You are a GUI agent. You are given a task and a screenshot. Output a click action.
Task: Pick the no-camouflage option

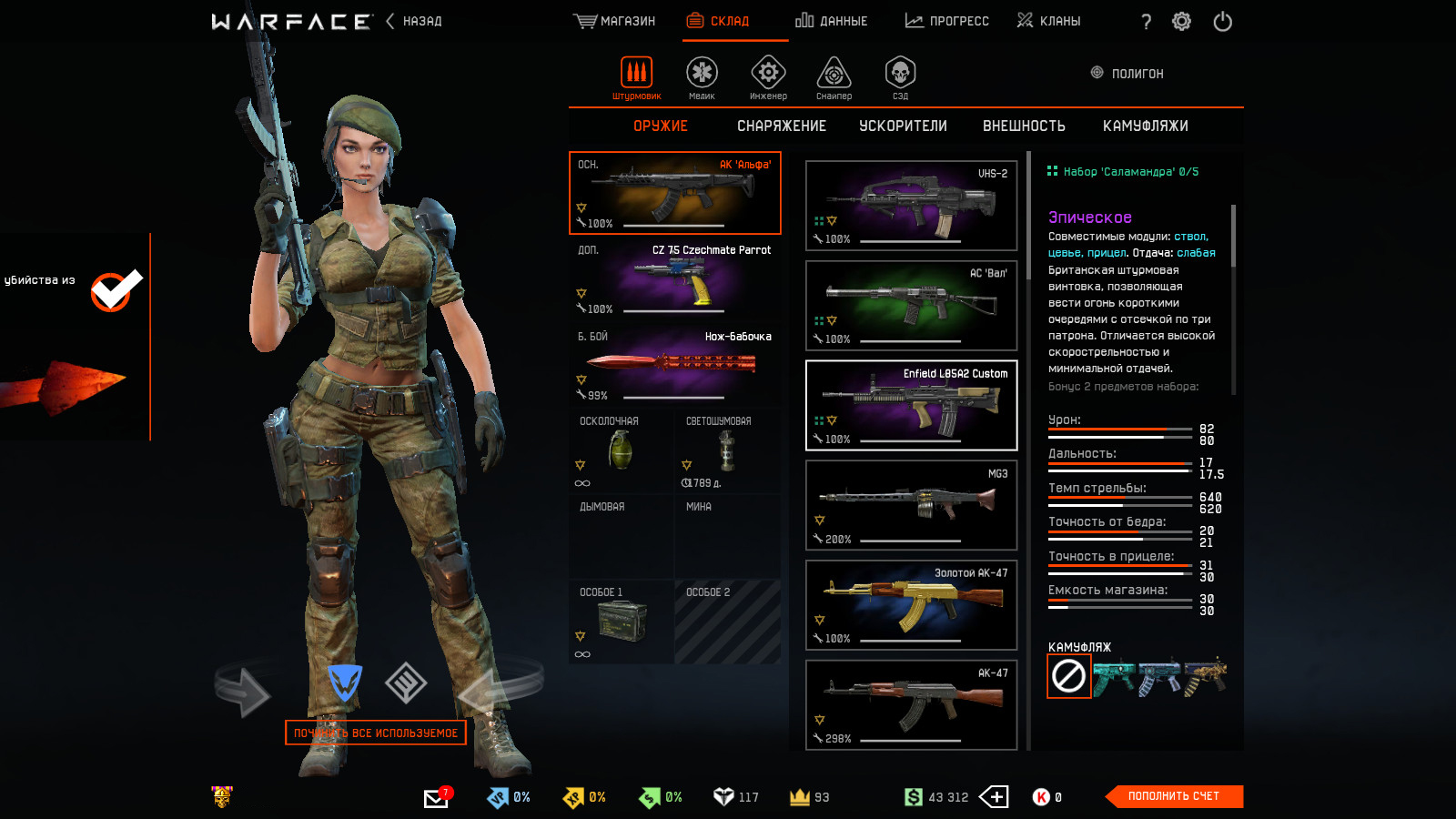click(1068, 676)
